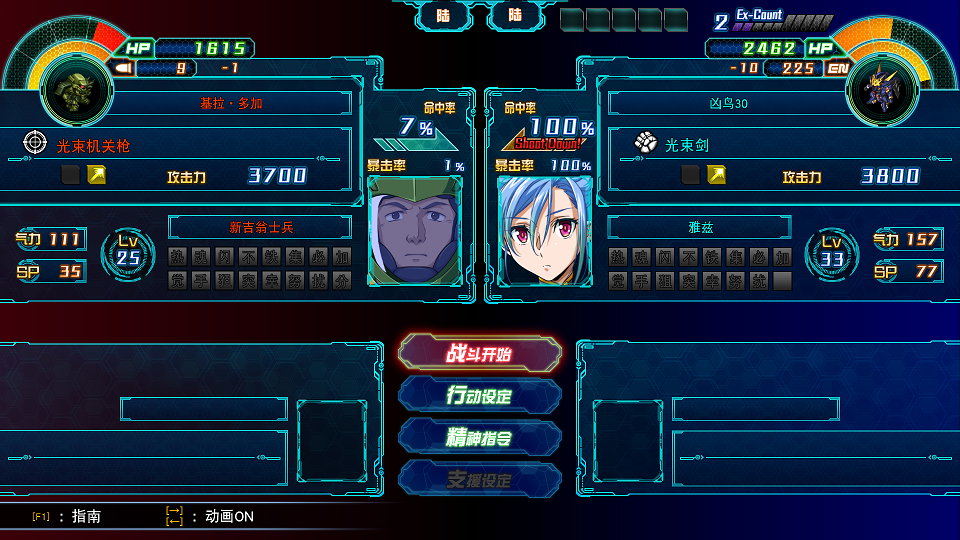Select the blue-haired pilot portrait
Viewport: 960px width, 540px height.
545,230
